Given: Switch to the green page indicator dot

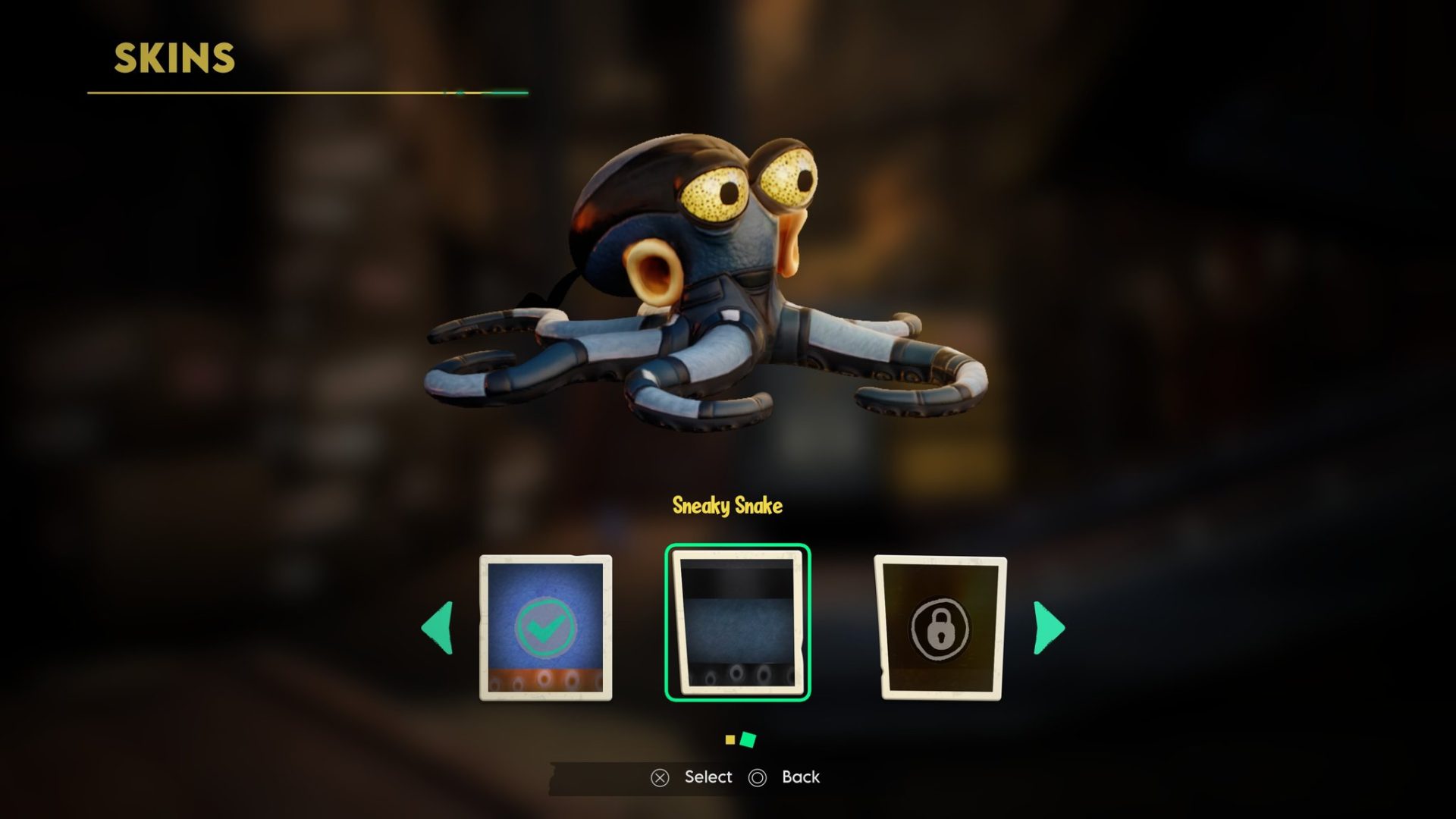Looking at the screenshot, I should (748, 739).
